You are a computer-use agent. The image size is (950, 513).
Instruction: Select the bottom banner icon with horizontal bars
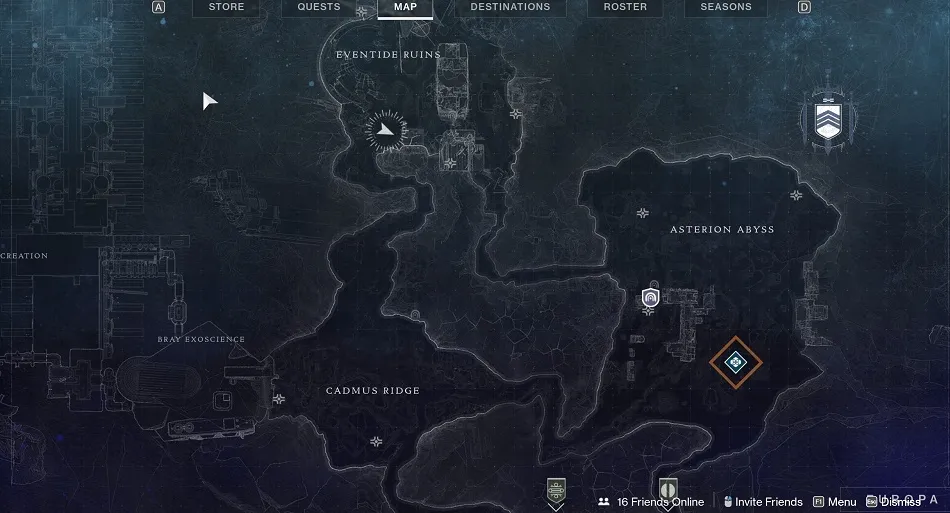[x=557, y=492]
